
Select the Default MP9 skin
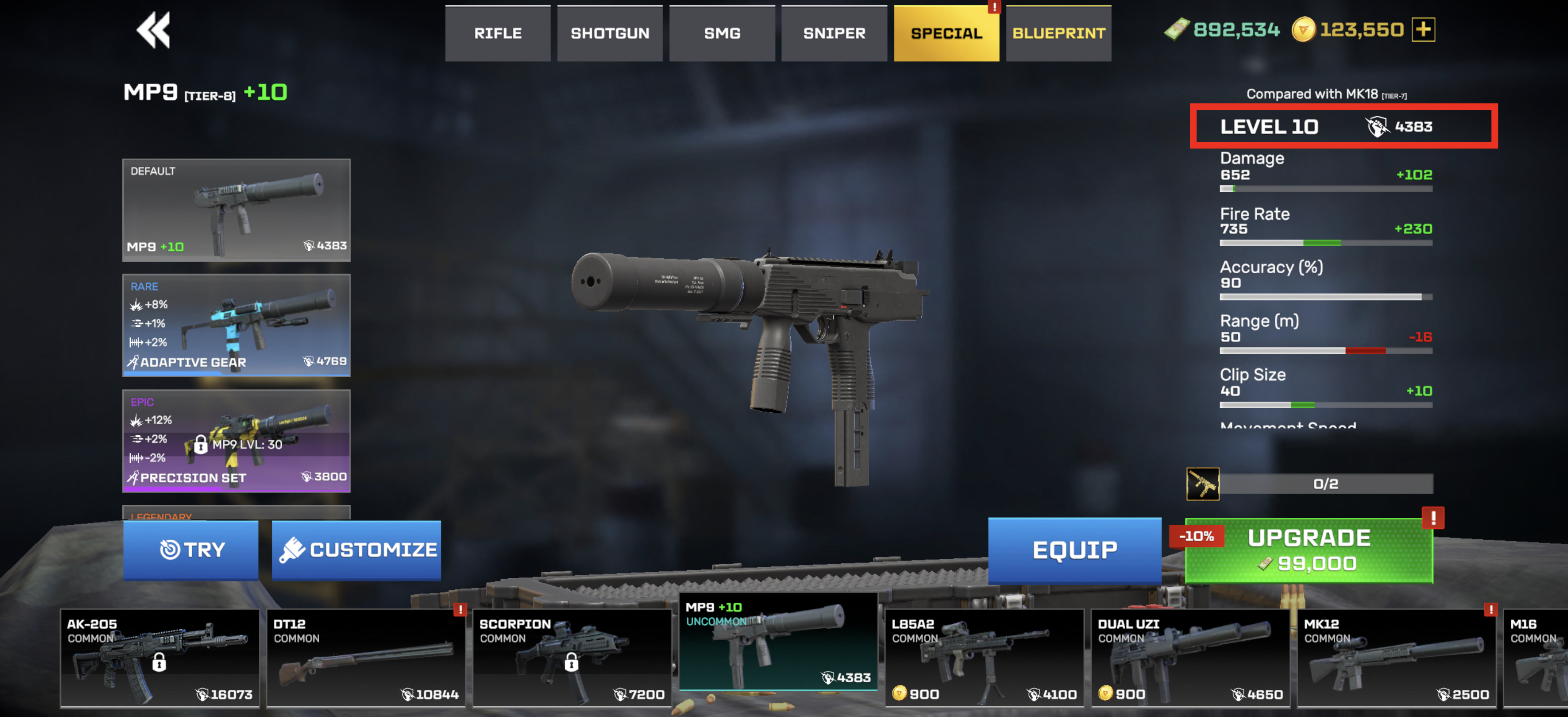point(236,210)
